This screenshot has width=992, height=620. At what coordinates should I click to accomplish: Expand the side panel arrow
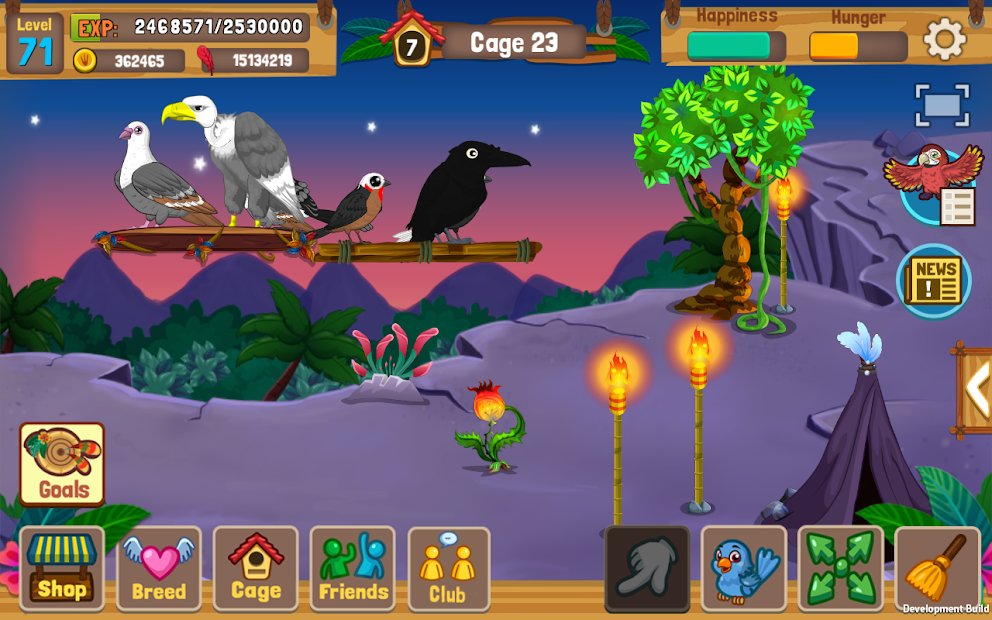tap(976, 389)
